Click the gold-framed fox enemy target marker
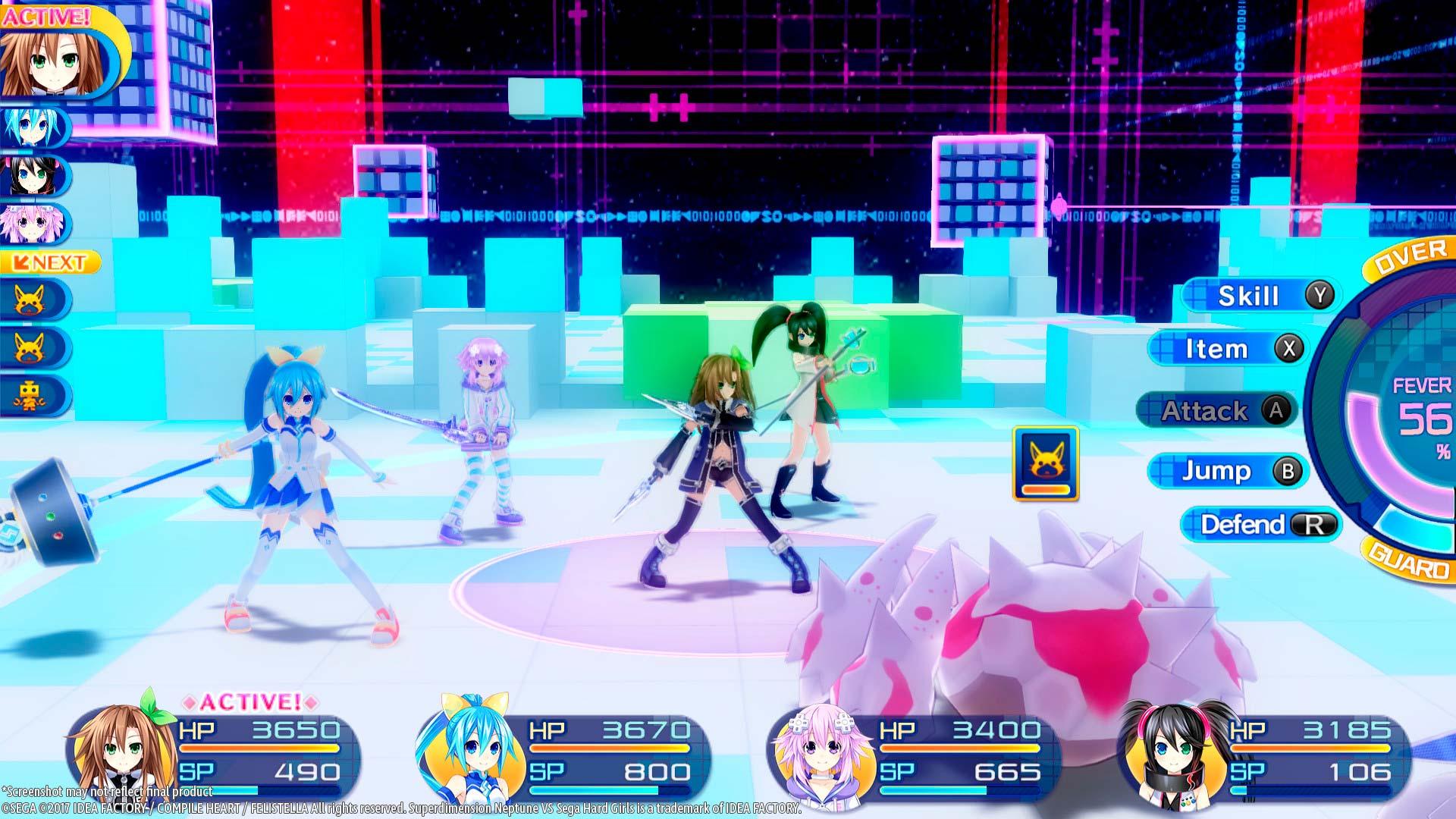This screenshot has width=1456, height=819. coord(1045,463)
